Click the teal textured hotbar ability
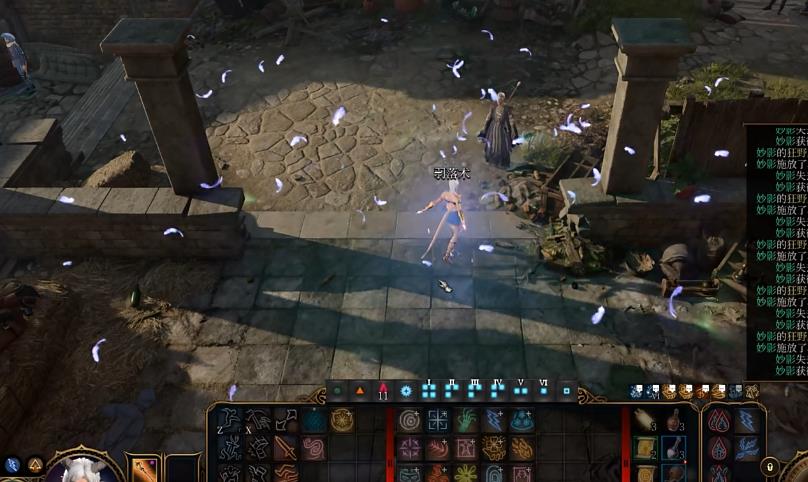The image size is (808, 482). [314, 420]
